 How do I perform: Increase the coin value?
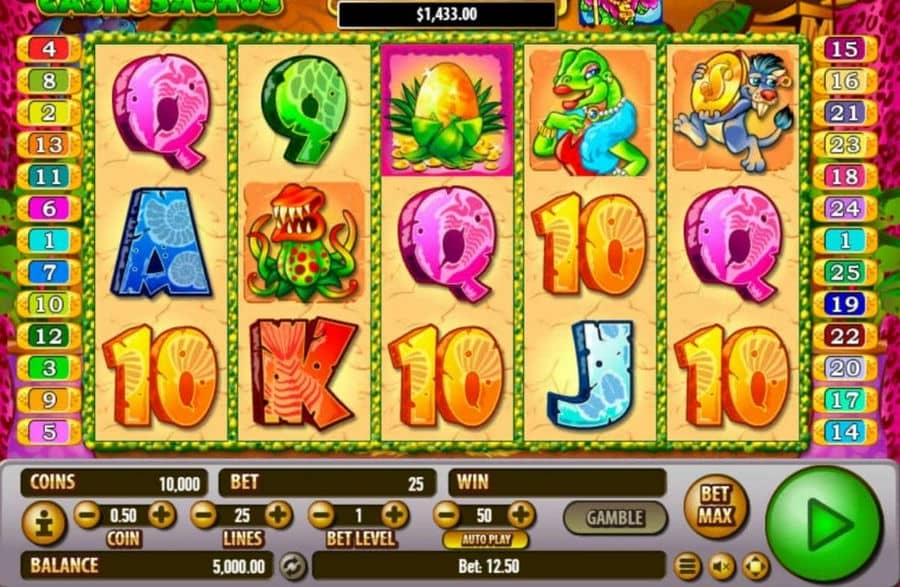[161, 516]
